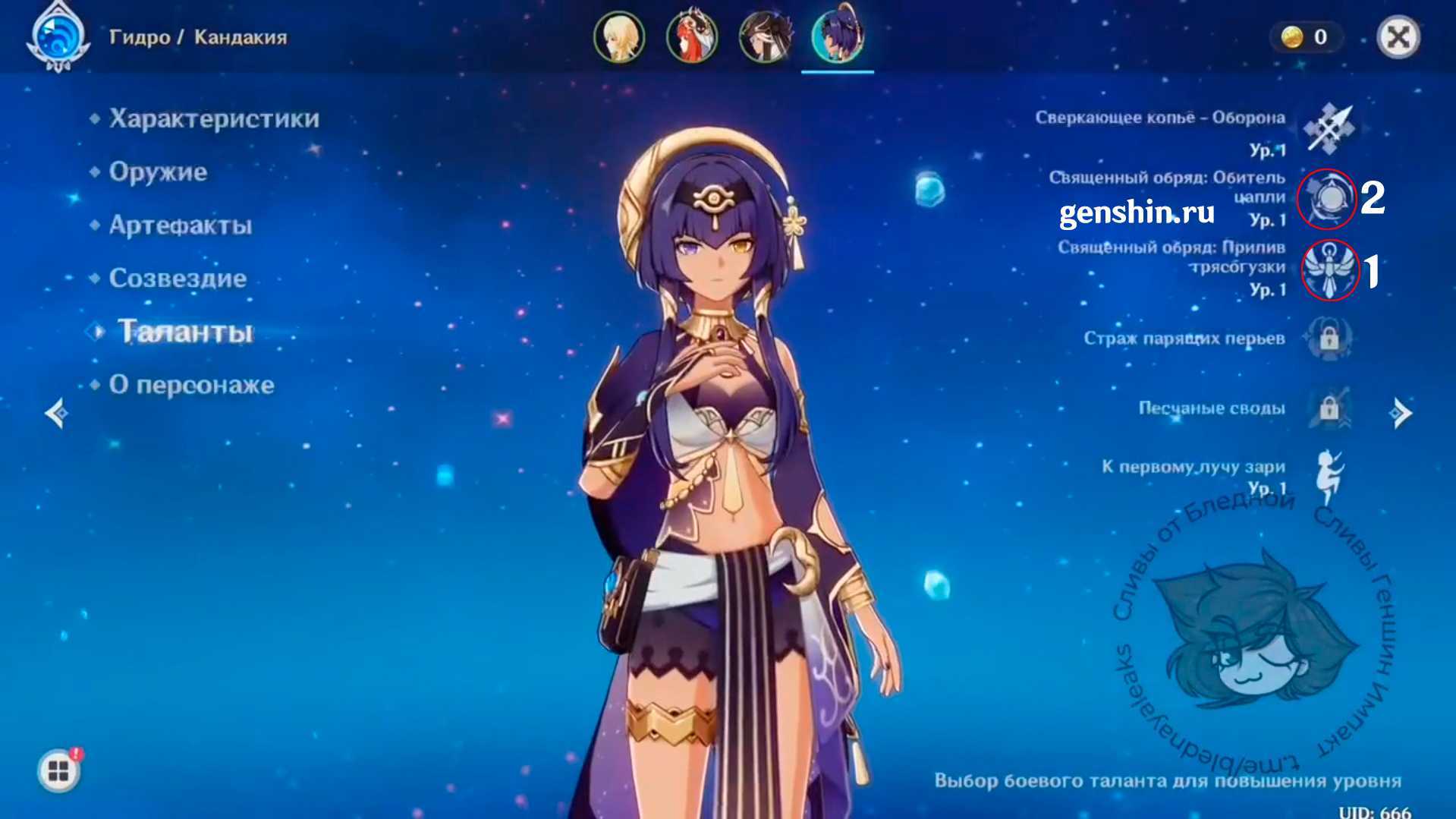
Task: Click the locked Песчаные своды talent
Action: tap(1329, 408)
